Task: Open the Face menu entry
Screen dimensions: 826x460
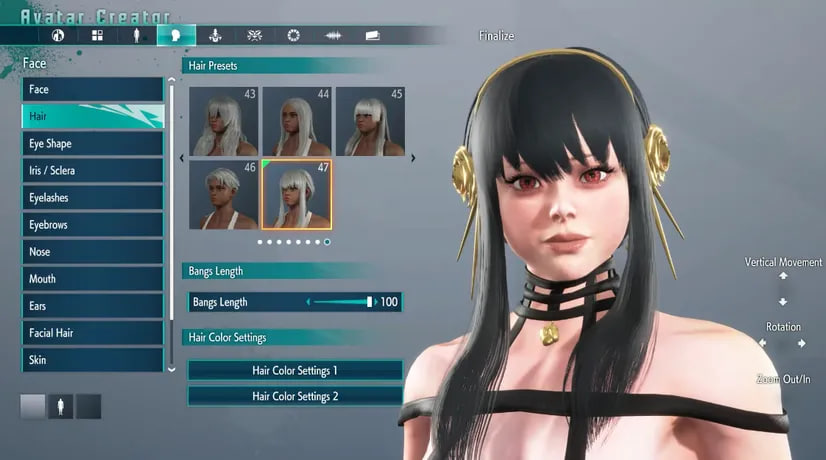Action: pos(92,89)
